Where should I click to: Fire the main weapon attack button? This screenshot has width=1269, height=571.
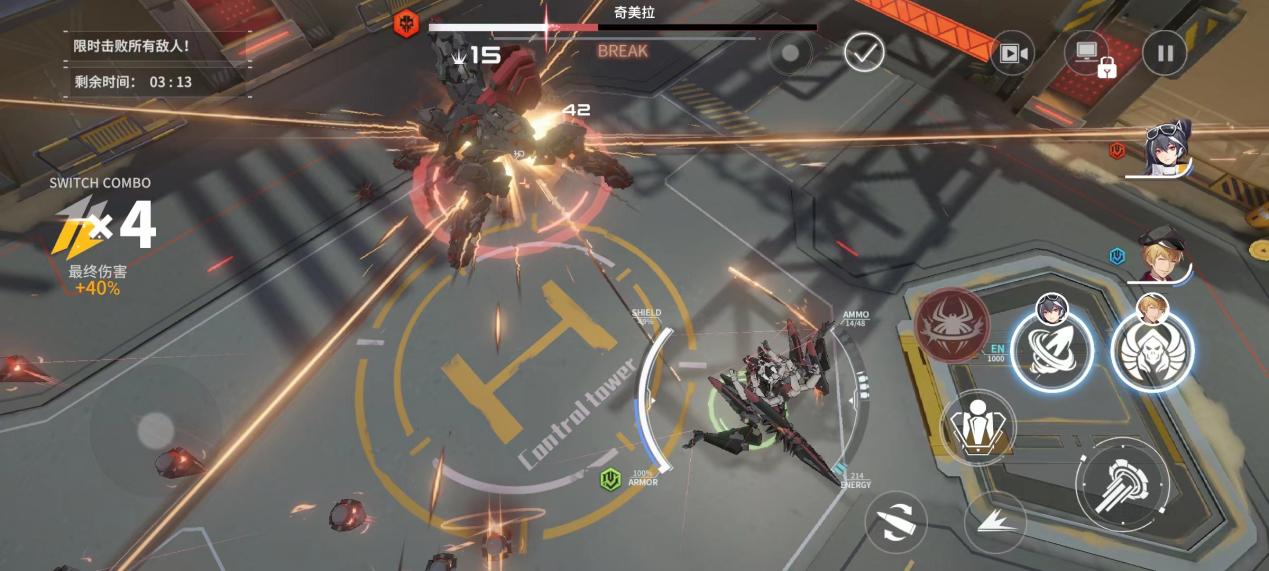[x=1121, y=484]
